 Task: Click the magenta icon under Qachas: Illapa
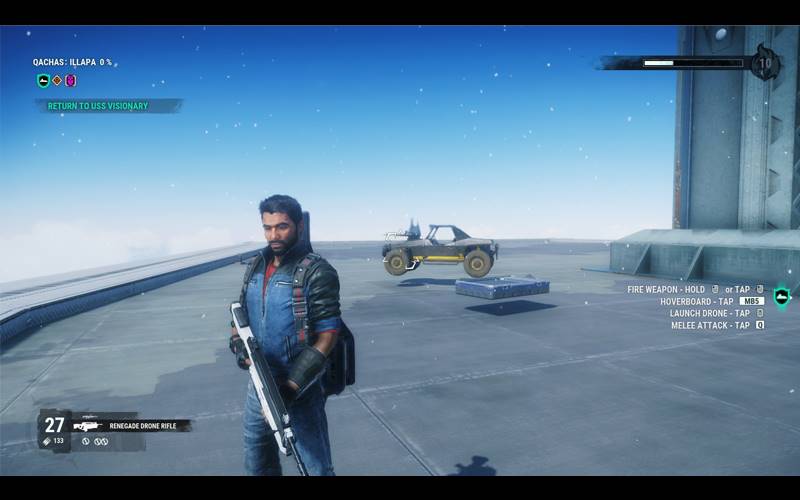tap(70, 81)
